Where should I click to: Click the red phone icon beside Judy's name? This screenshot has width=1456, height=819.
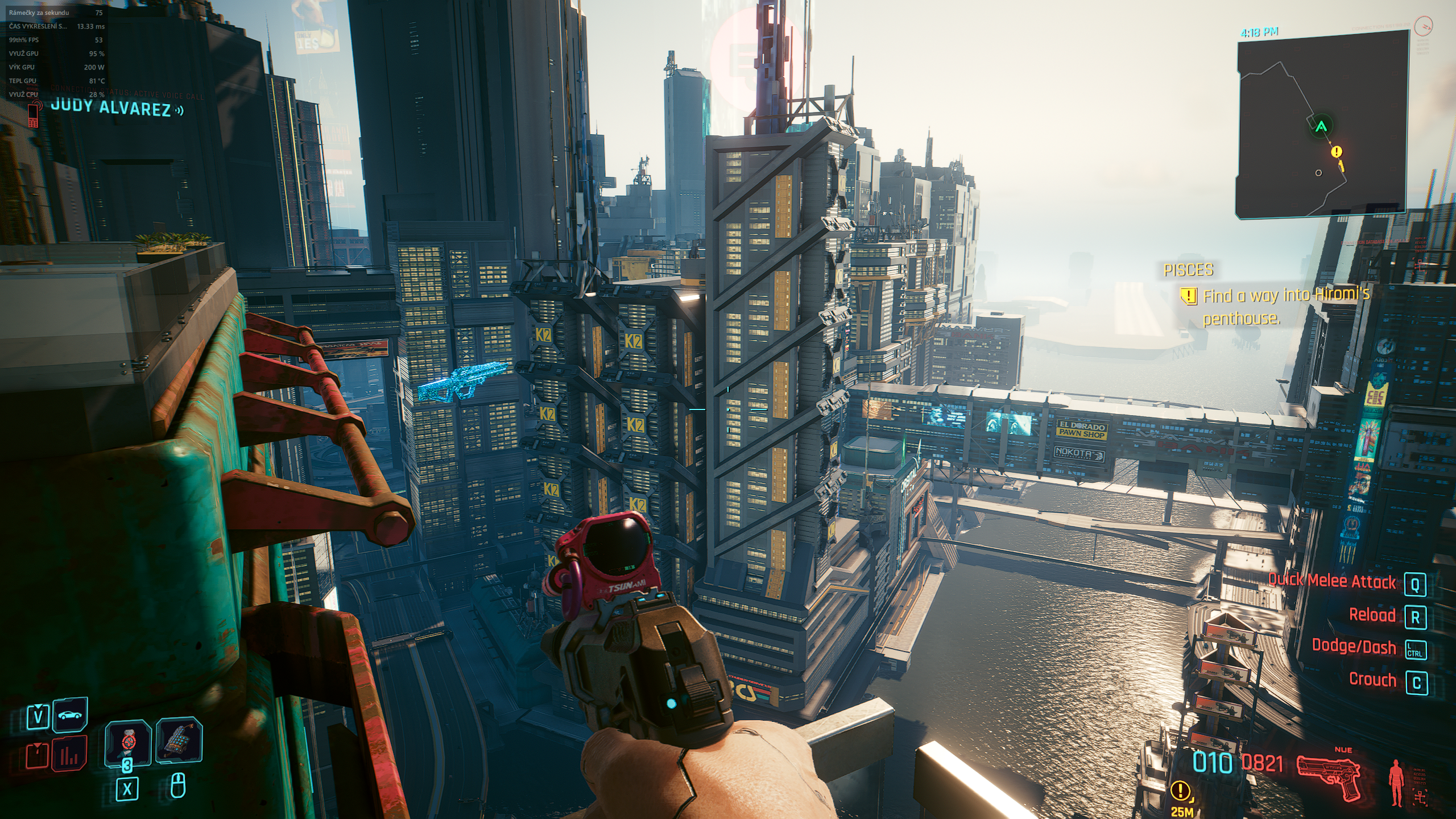coord(34,114)
